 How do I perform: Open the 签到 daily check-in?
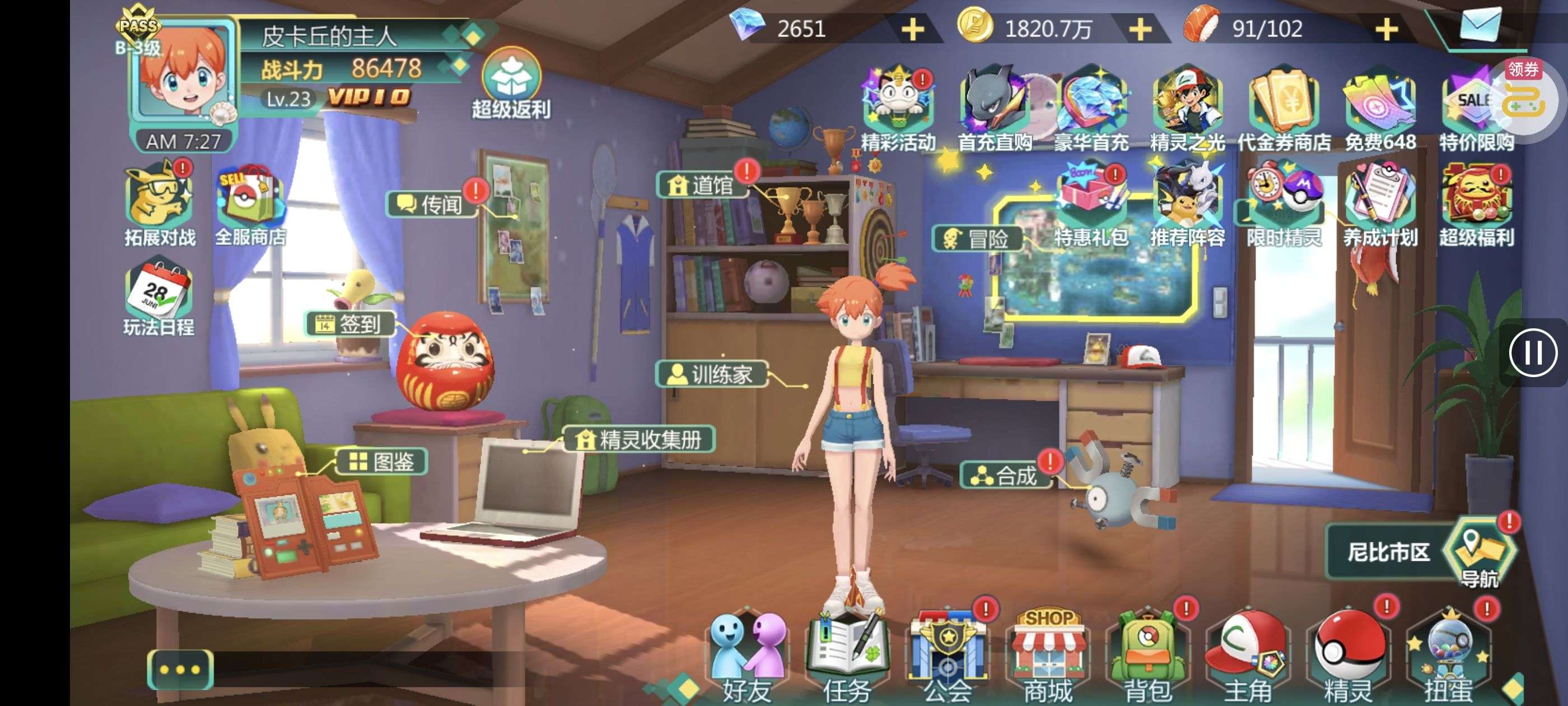point(349,324)
